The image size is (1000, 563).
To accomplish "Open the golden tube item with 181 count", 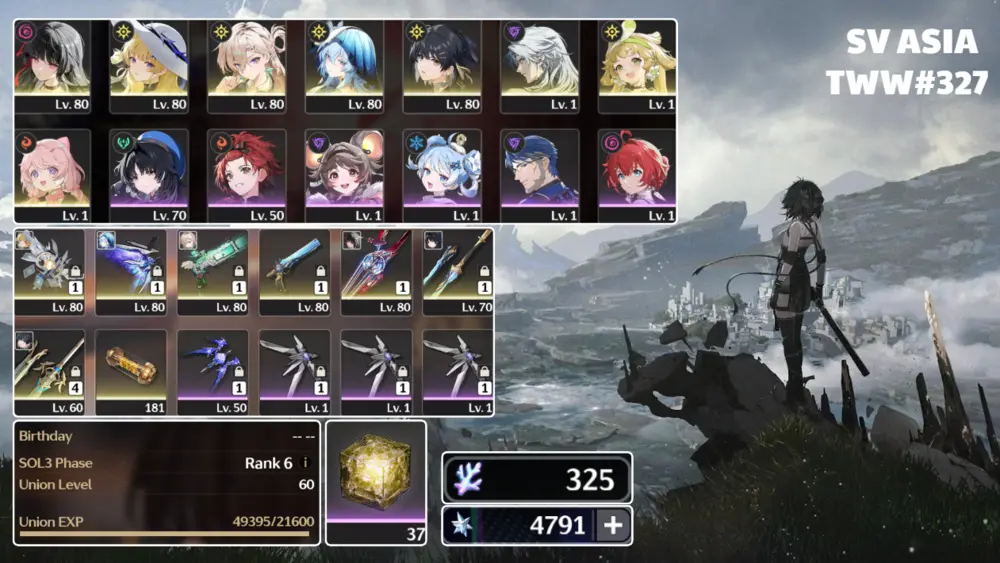I will click(x=131, y=367).
